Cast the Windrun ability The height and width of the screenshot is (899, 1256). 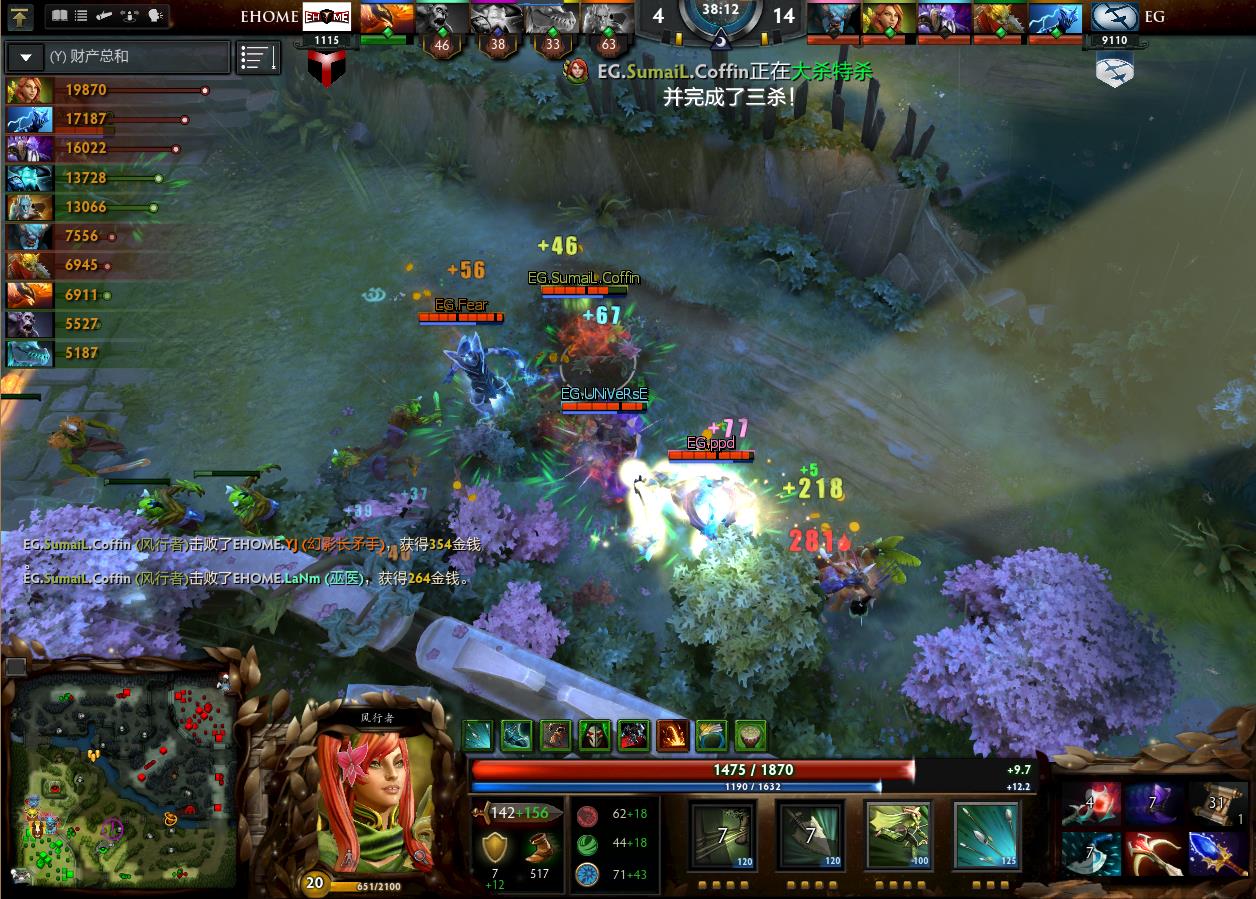[x=898, y=835]
